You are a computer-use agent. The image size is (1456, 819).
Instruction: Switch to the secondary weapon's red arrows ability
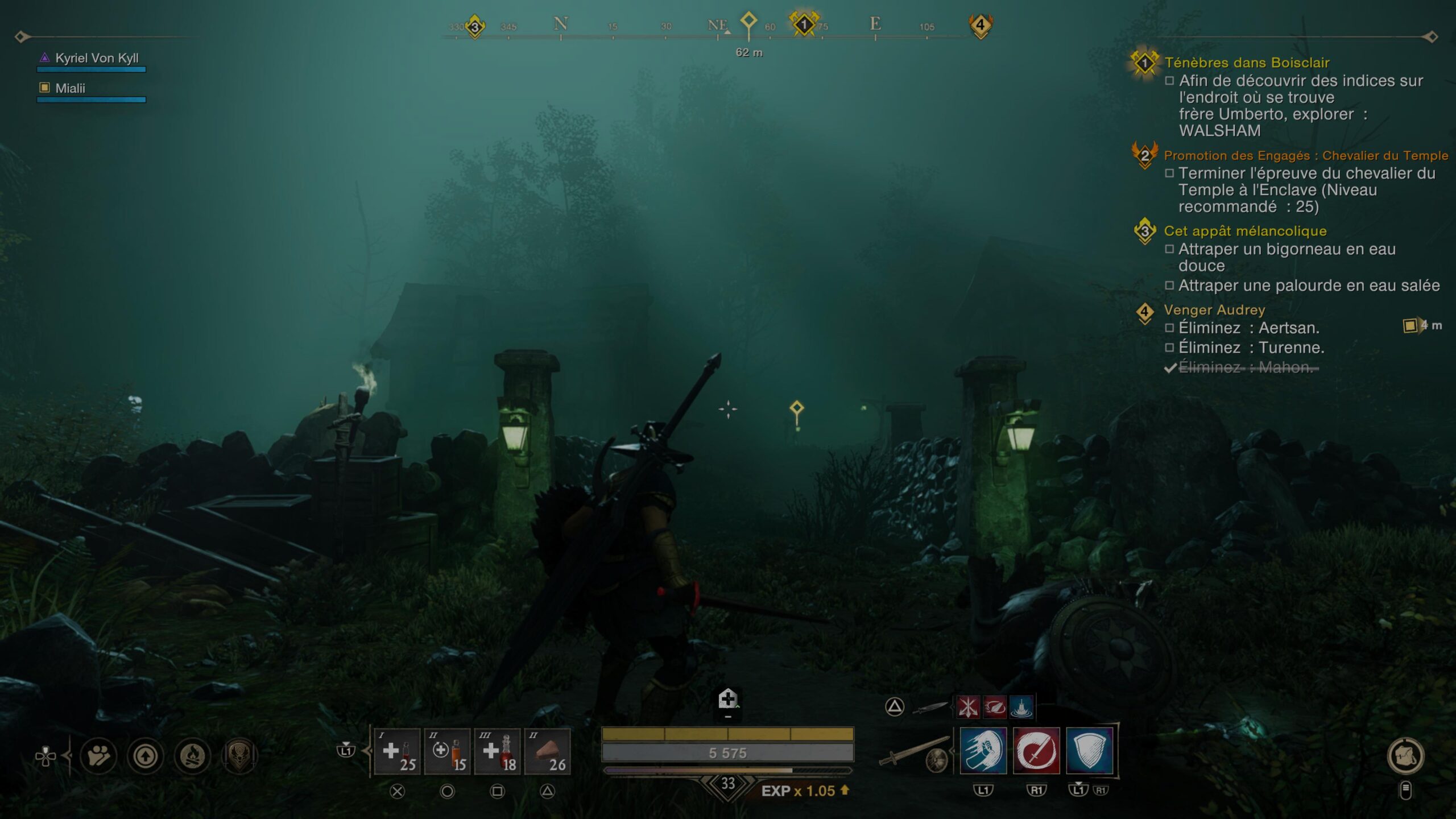click(967, 708)
